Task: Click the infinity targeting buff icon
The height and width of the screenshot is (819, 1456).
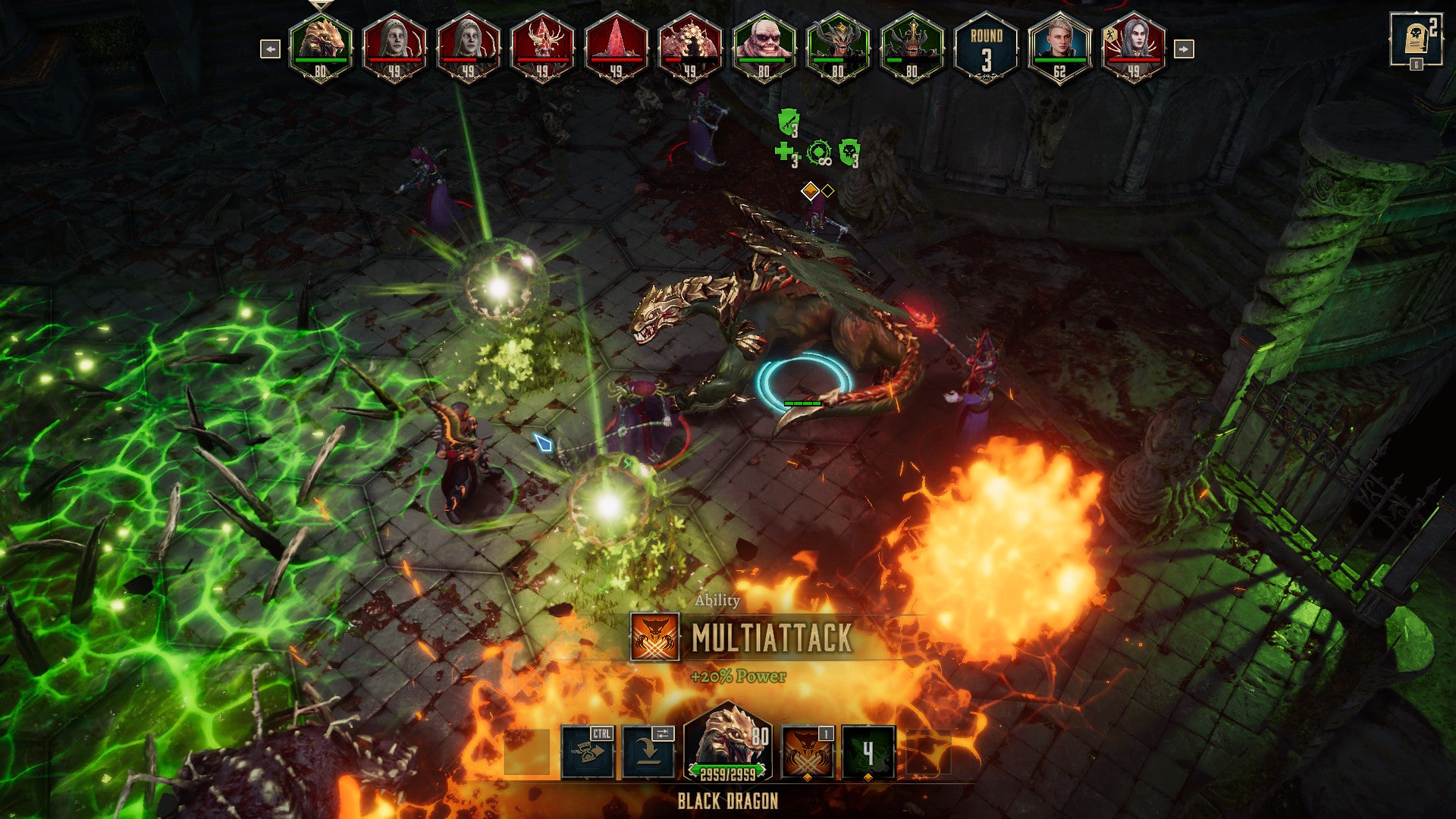Action: [x=819, y=152]
